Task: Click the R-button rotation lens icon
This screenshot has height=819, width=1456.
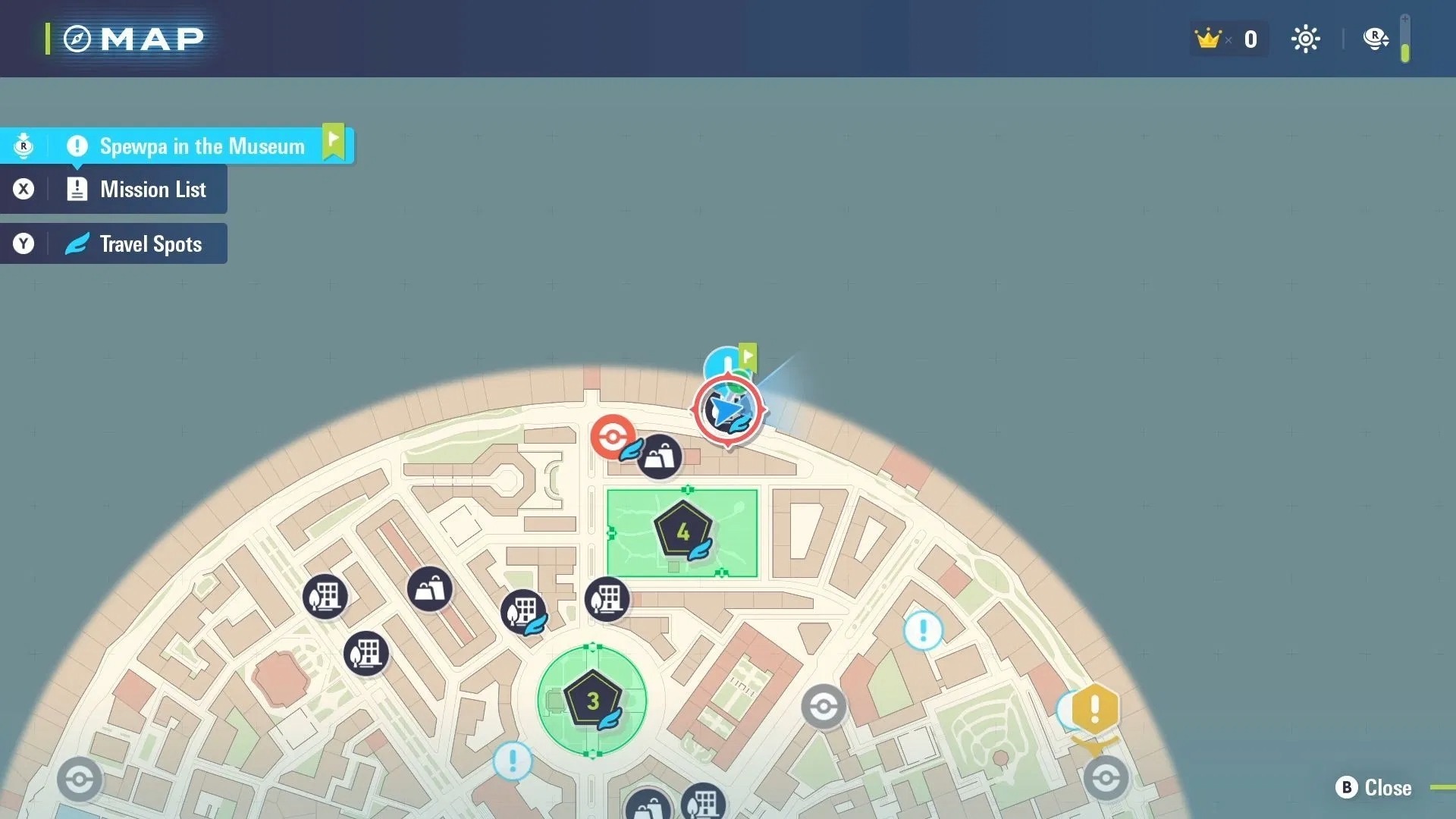Action: click(x=1375, y=39)
